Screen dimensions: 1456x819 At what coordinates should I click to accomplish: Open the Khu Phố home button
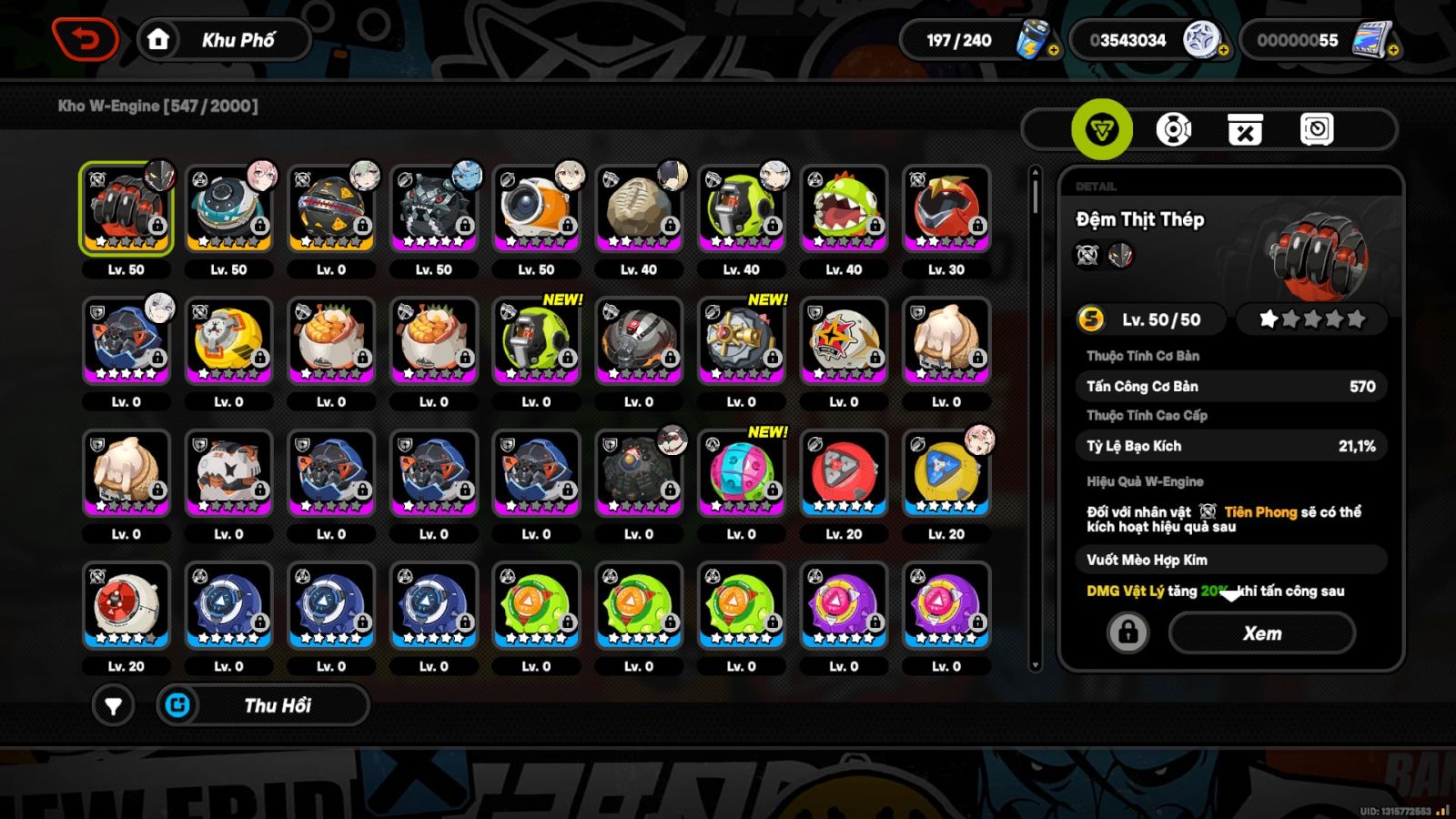coord(225,40)
